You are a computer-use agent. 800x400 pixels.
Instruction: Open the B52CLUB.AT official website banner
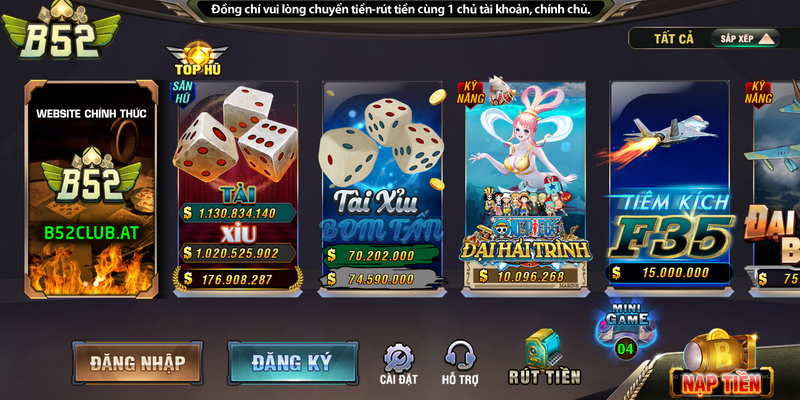[x=92, y=190]
